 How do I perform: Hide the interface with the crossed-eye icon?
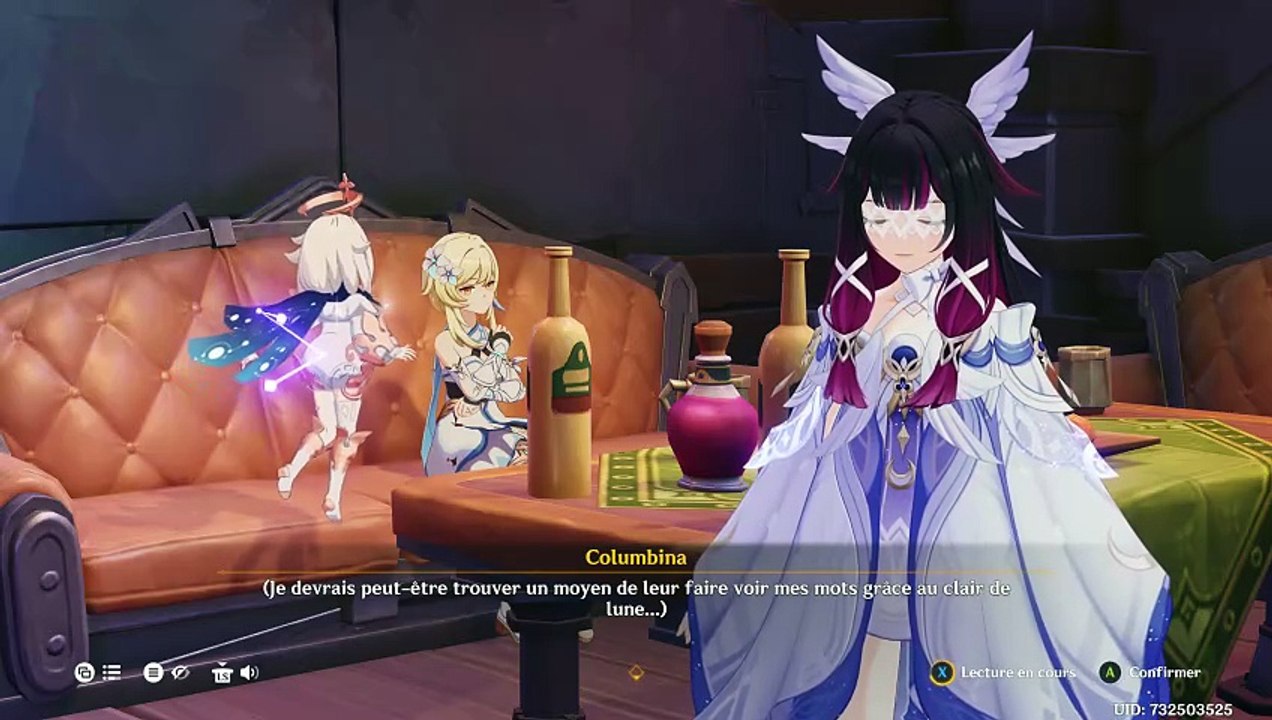181,673
